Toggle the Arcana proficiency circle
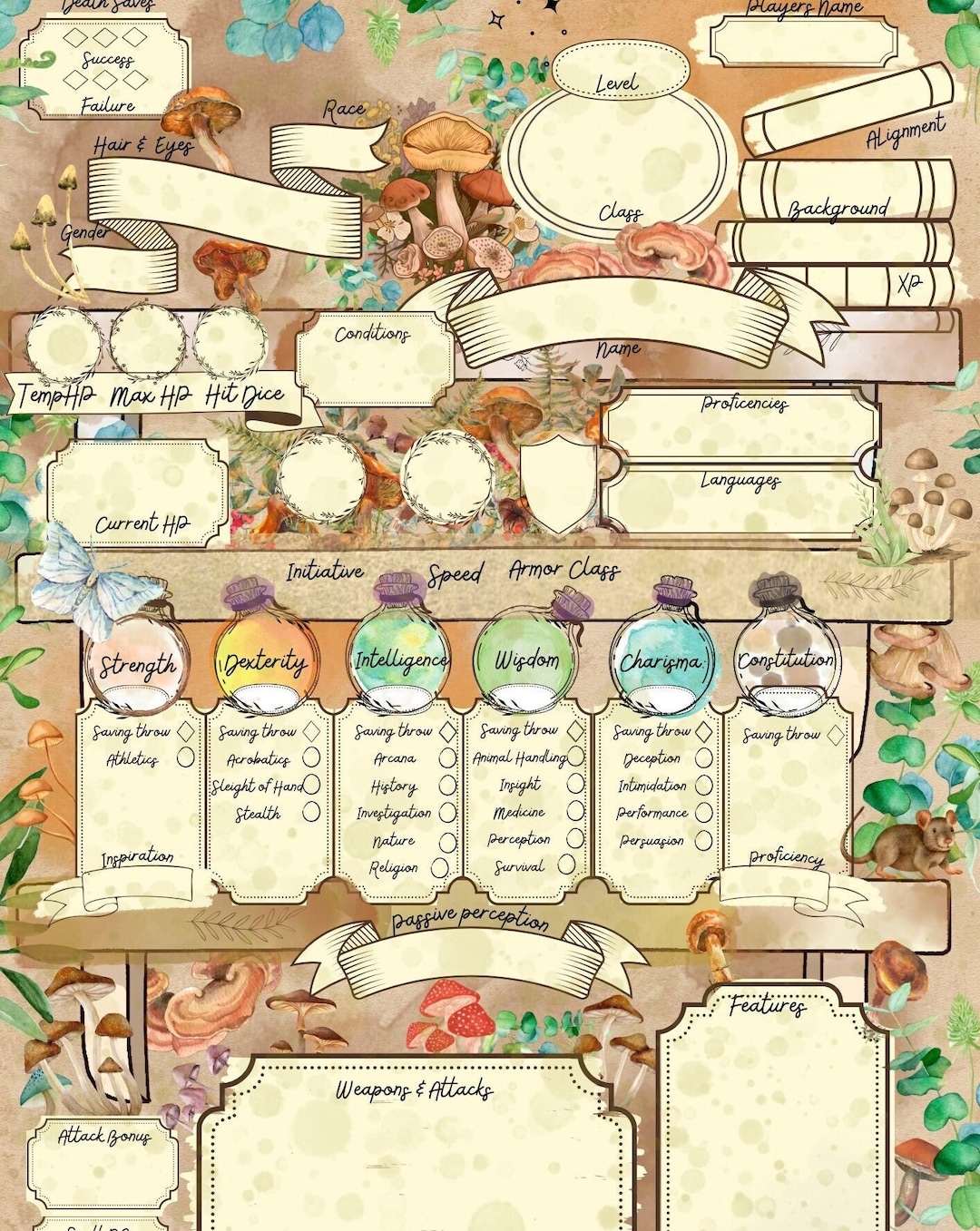 click(x=447, y=757)
